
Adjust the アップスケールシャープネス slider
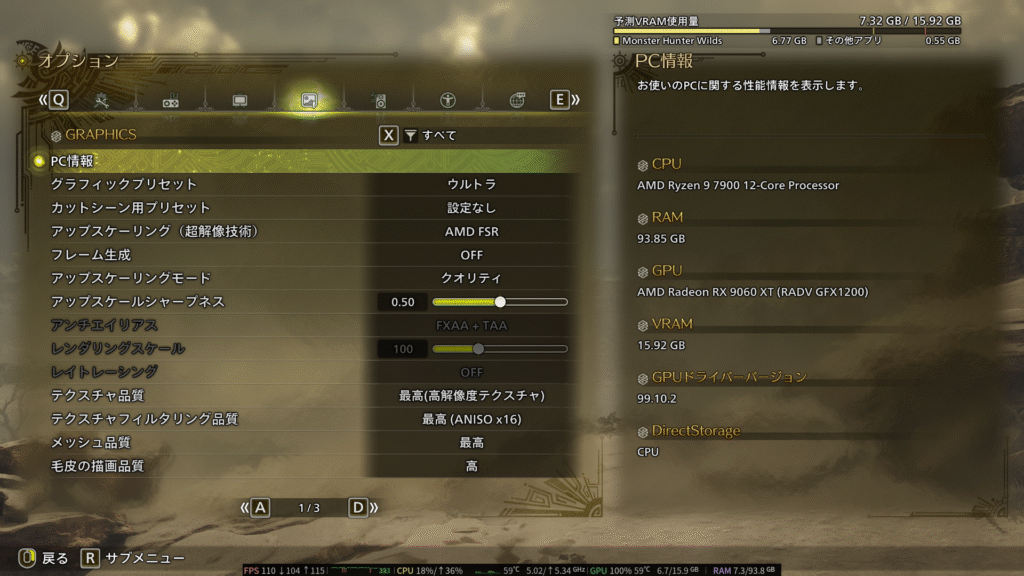click(x=500, y=302)
